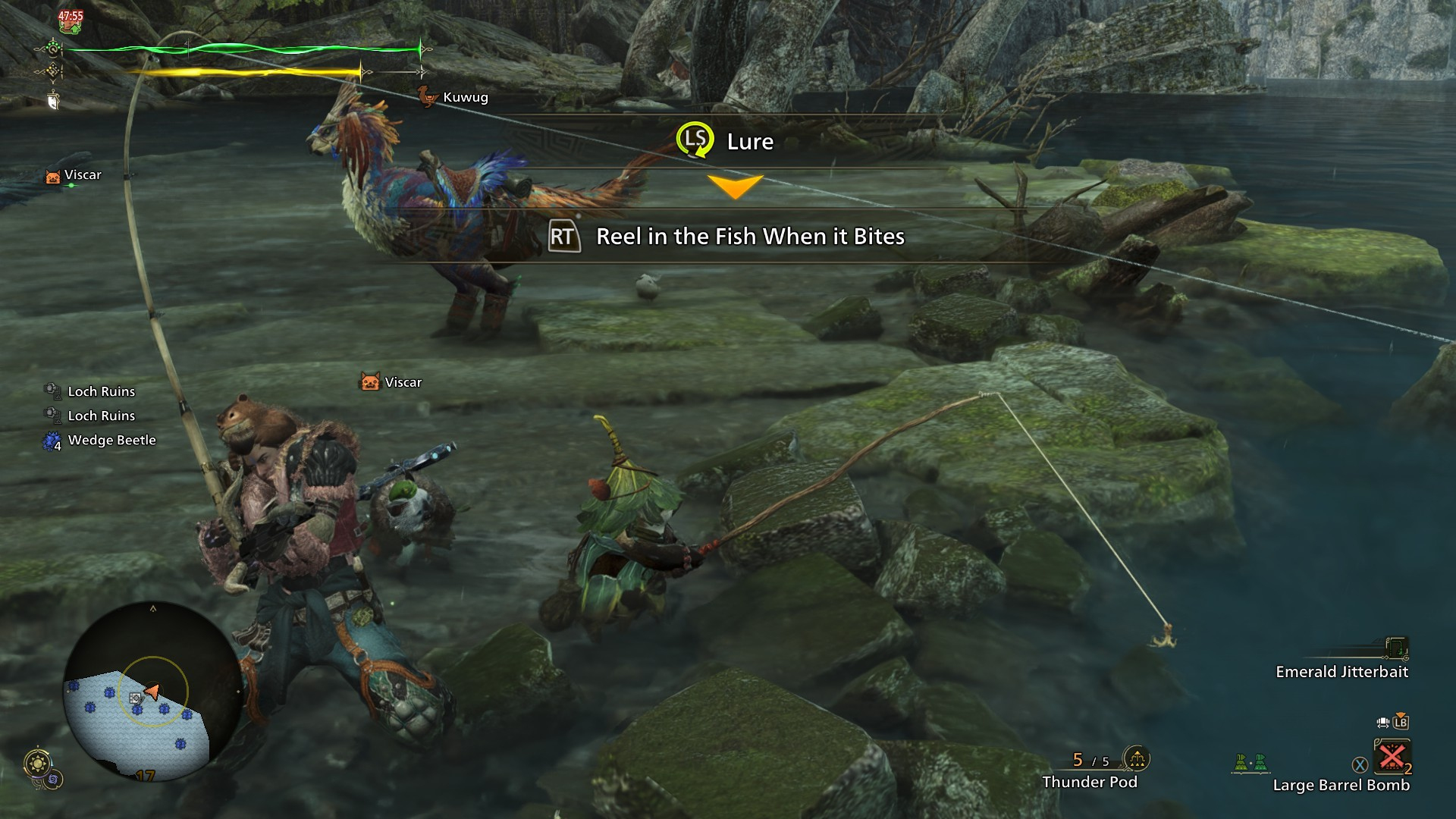Select the Thunder Pod slinger ammo icon
Viewport: 1456px width, 819px height.
point(1136,758)
